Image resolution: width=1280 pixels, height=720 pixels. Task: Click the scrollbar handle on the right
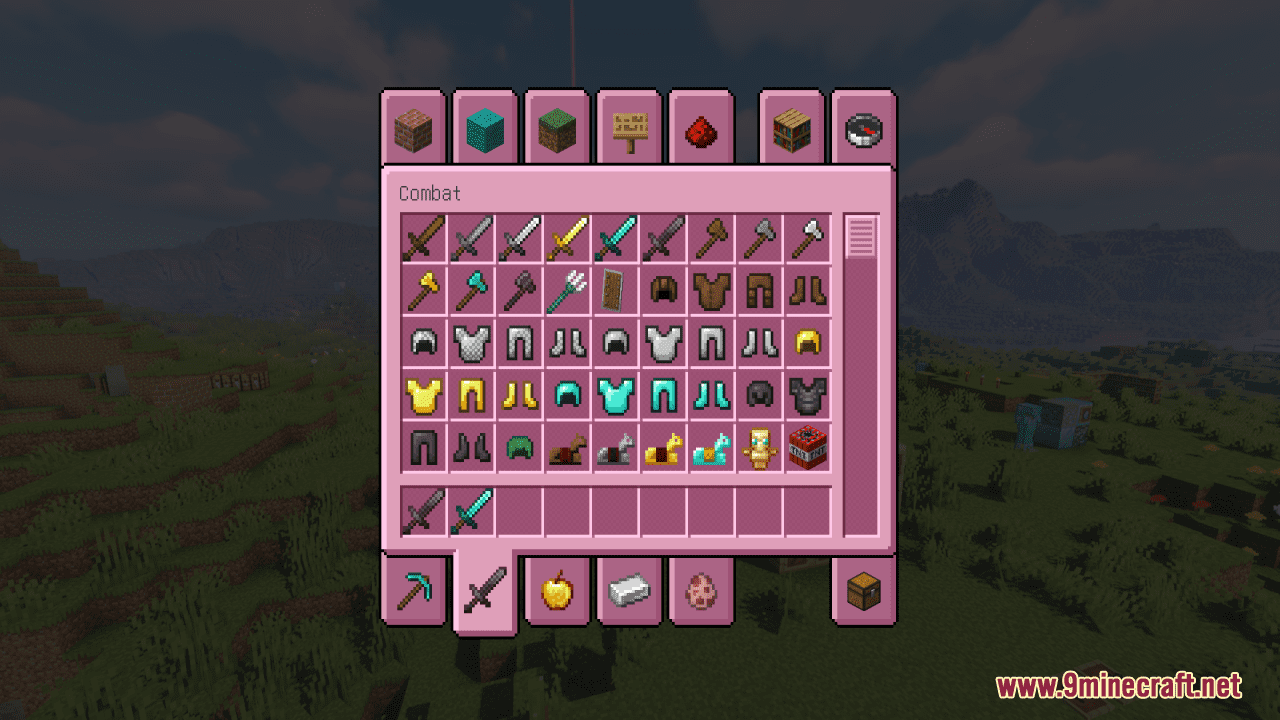(x=860, y=237)
